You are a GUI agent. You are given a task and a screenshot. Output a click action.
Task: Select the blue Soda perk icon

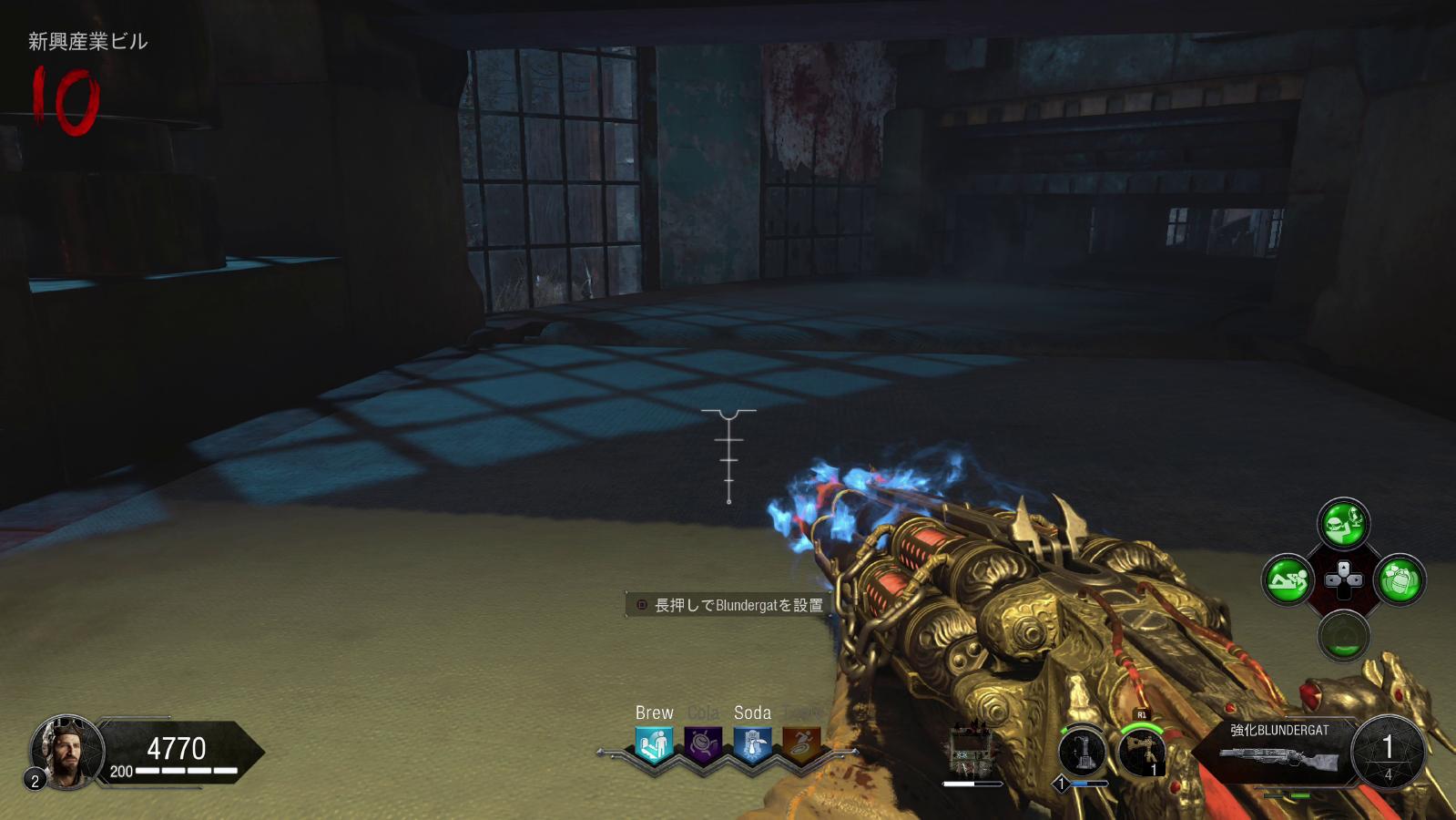752,744
